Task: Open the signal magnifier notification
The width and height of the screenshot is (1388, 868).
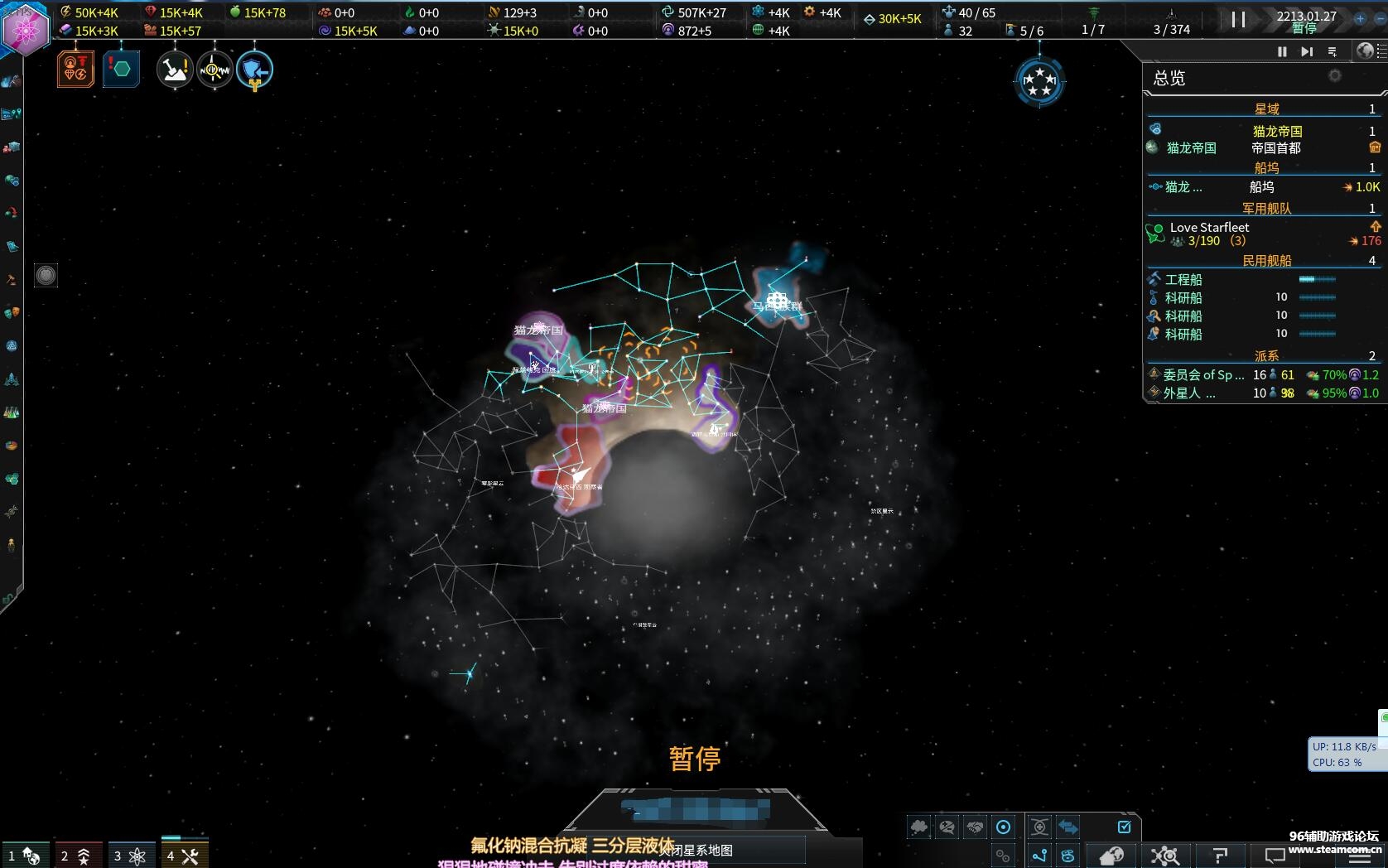Action: coord(214,70)
